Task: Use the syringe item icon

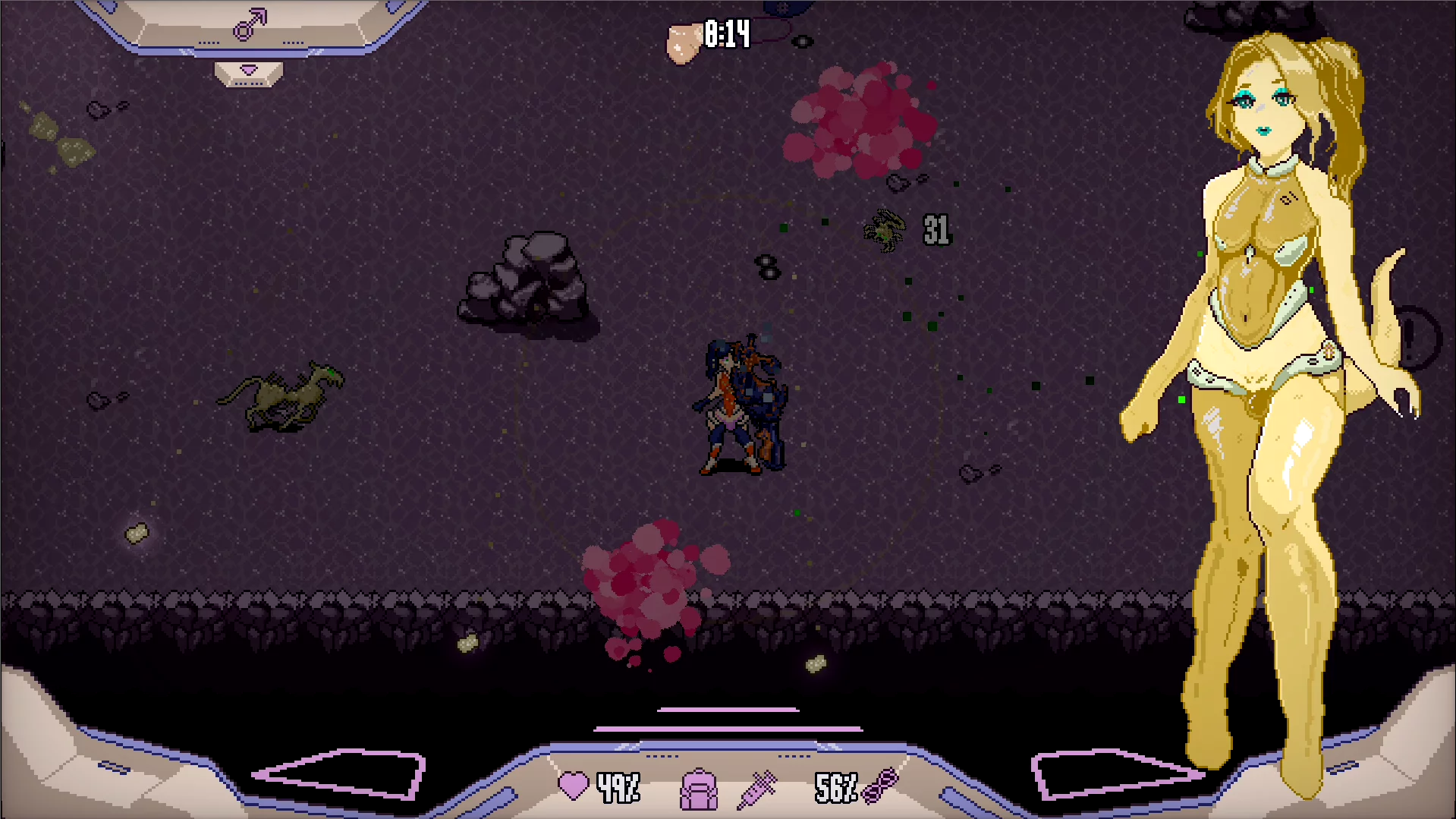Action: click(757, 789)
